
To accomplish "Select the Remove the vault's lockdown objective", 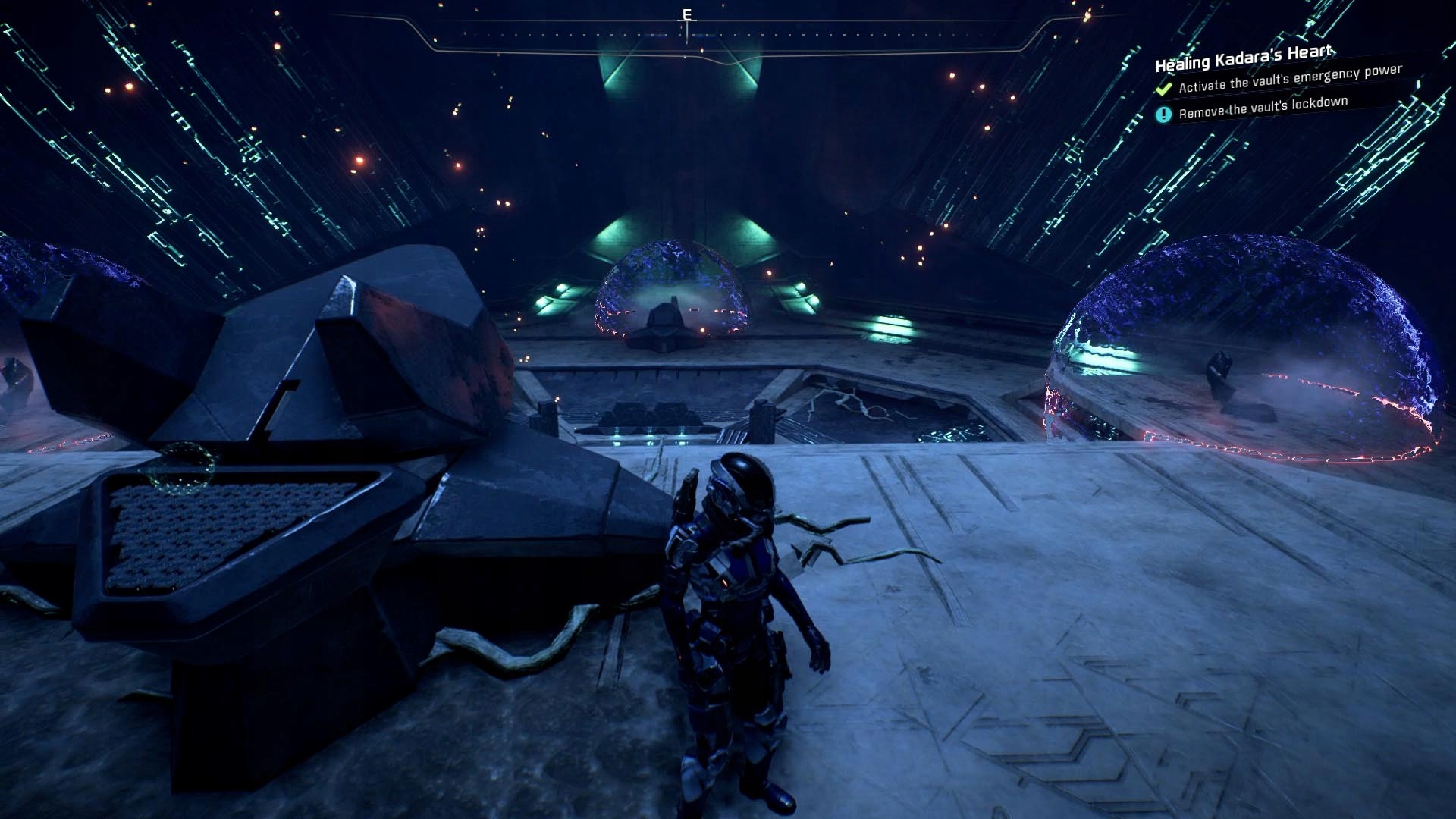I will pyautogui.click(x=1263, y=108).
